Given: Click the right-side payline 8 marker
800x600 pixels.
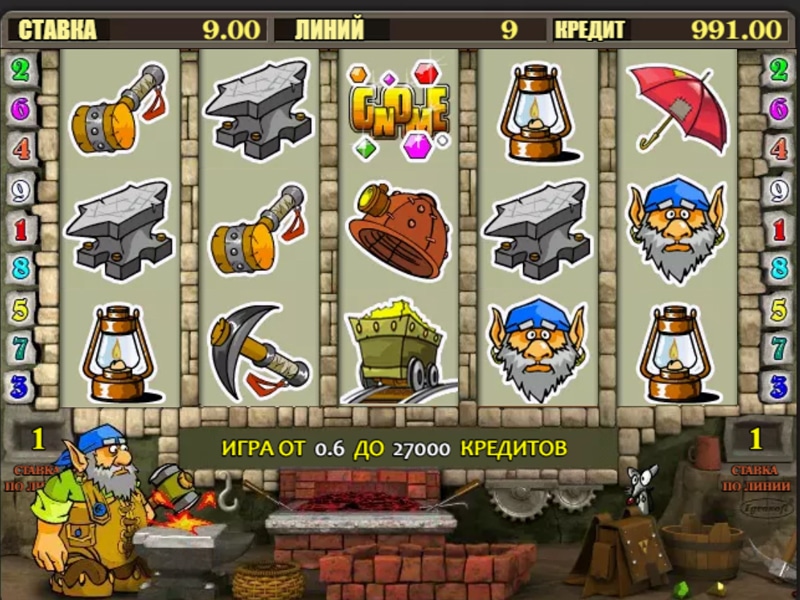Looking at the screenshot, I should (779, 267).
